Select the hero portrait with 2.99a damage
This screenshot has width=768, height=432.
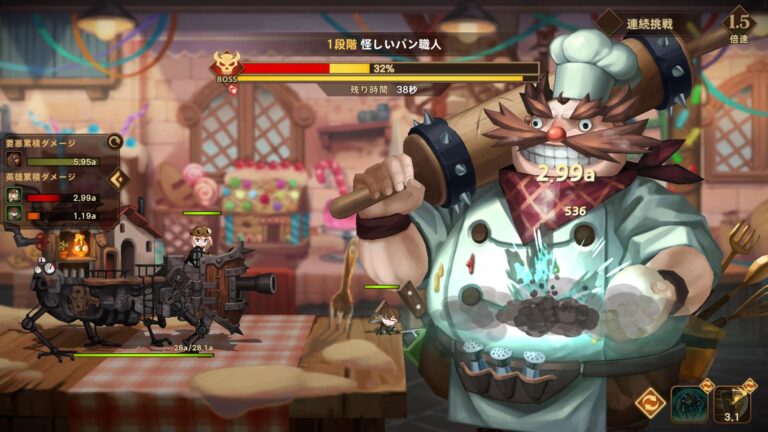tap(15, 198)
